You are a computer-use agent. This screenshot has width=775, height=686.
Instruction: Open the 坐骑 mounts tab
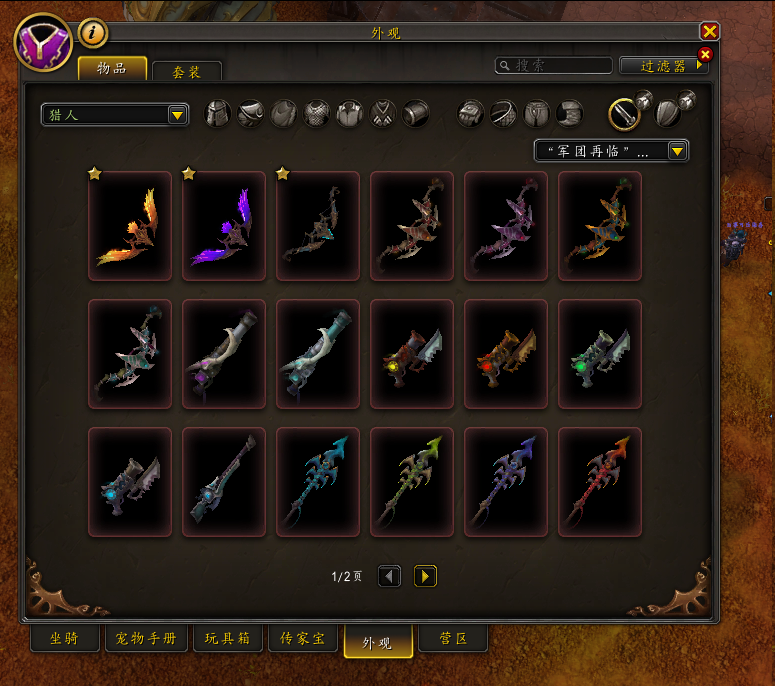click(x=63, y=639)
